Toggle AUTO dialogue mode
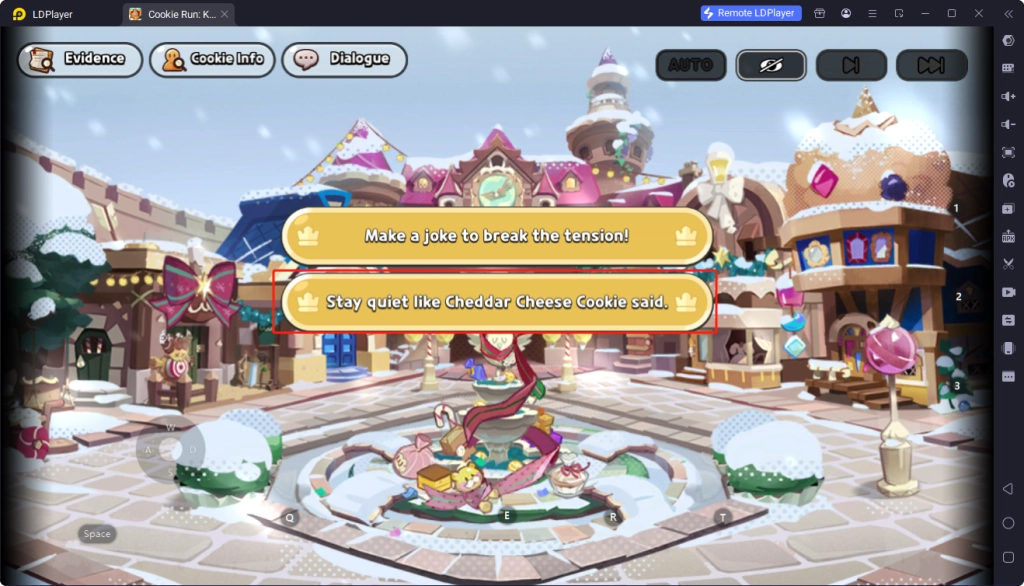 tap(691, 65)
